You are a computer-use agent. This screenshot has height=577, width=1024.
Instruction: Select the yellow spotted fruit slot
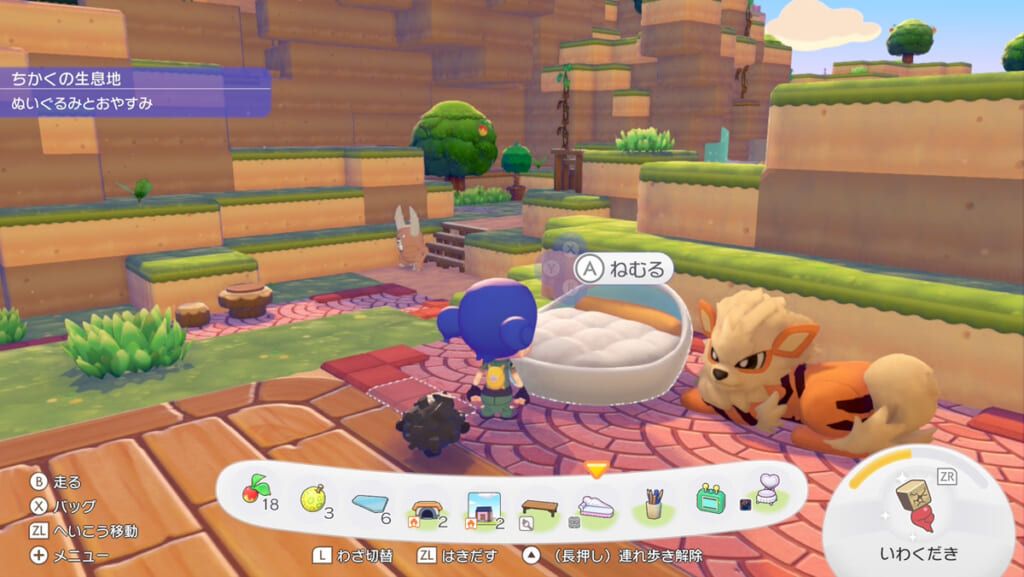click(x=312, y=497)
